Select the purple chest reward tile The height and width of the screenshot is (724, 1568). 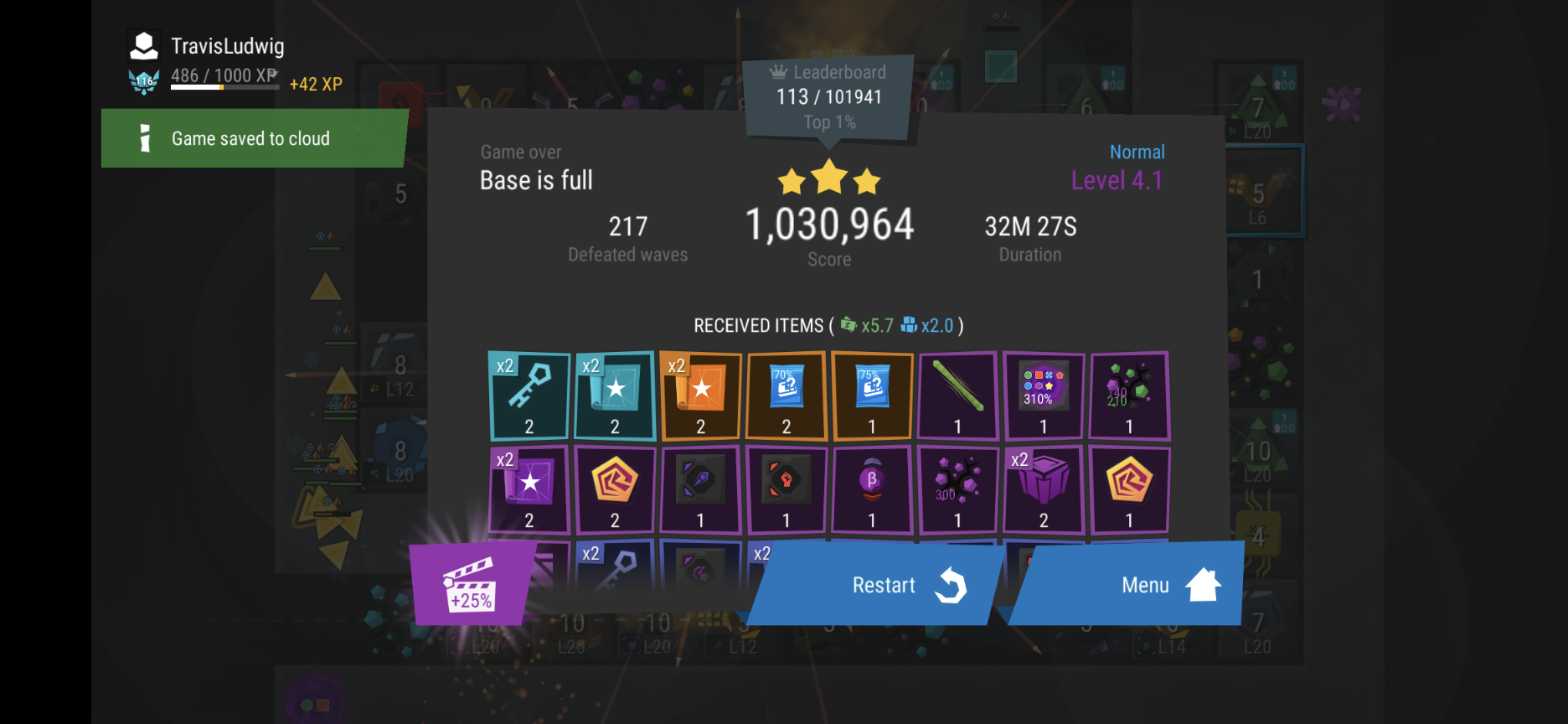pos(1043,490)
